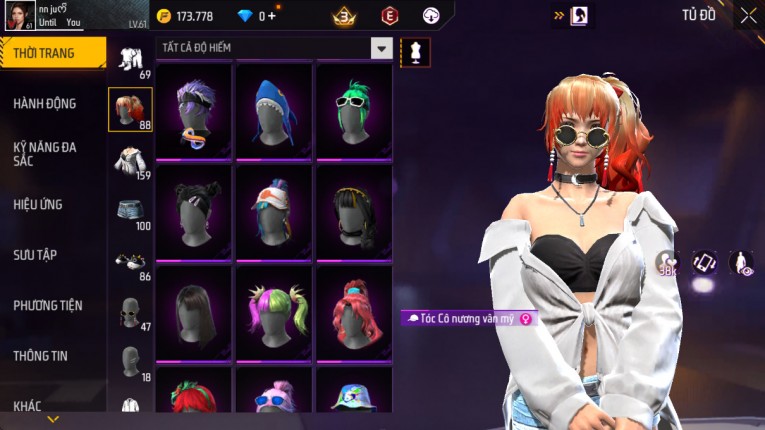Image resolution: width=765 pixels, height=430 pixels.
Task: Click the 38K likes heart icon
Action: pyautogui.click(x=667, y=263)
